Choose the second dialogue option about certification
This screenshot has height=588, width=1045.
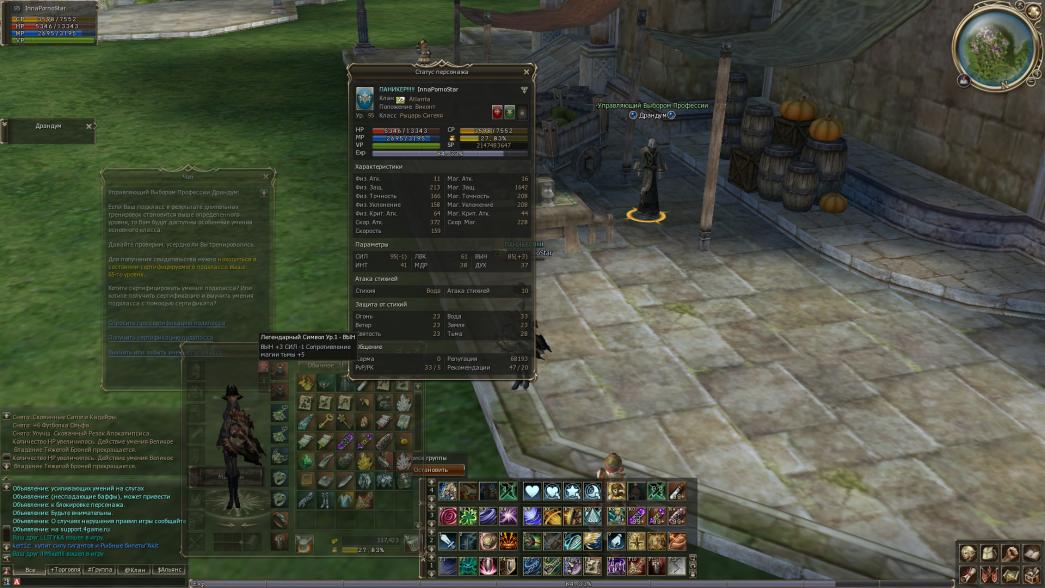(x=160, y=338)
